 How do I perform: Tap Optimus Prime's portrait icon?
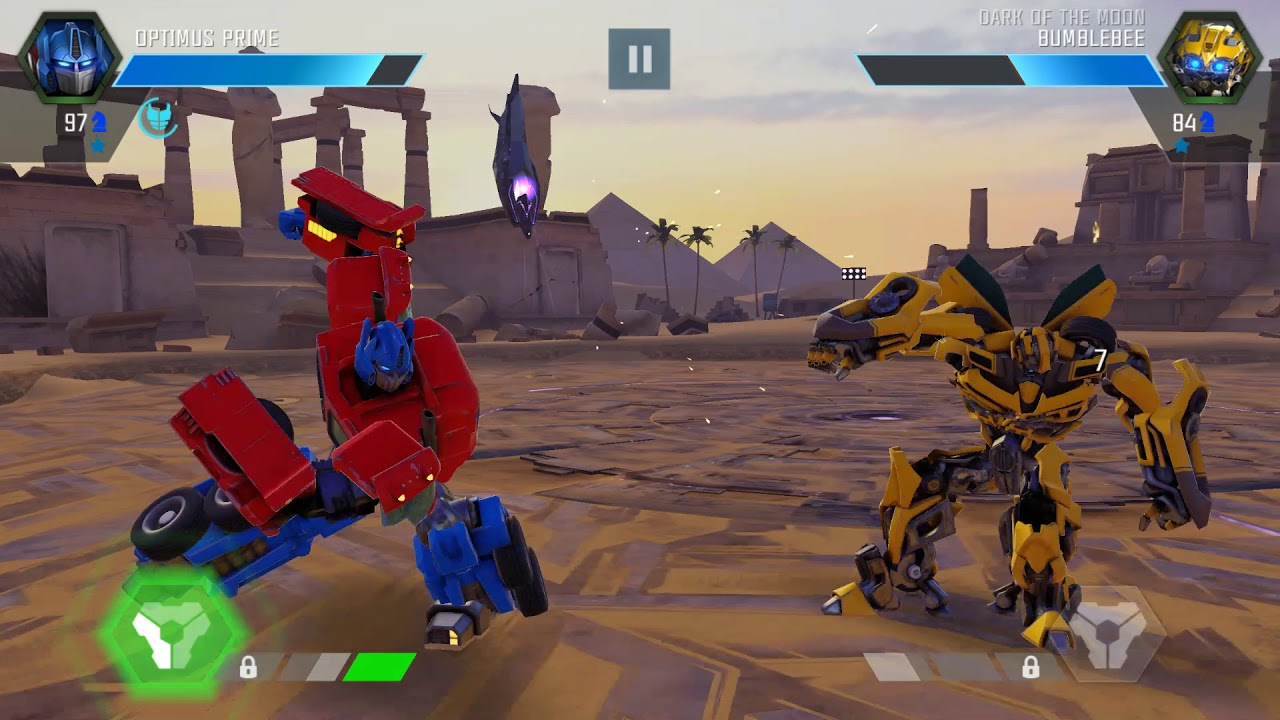[x=68, y=58]
